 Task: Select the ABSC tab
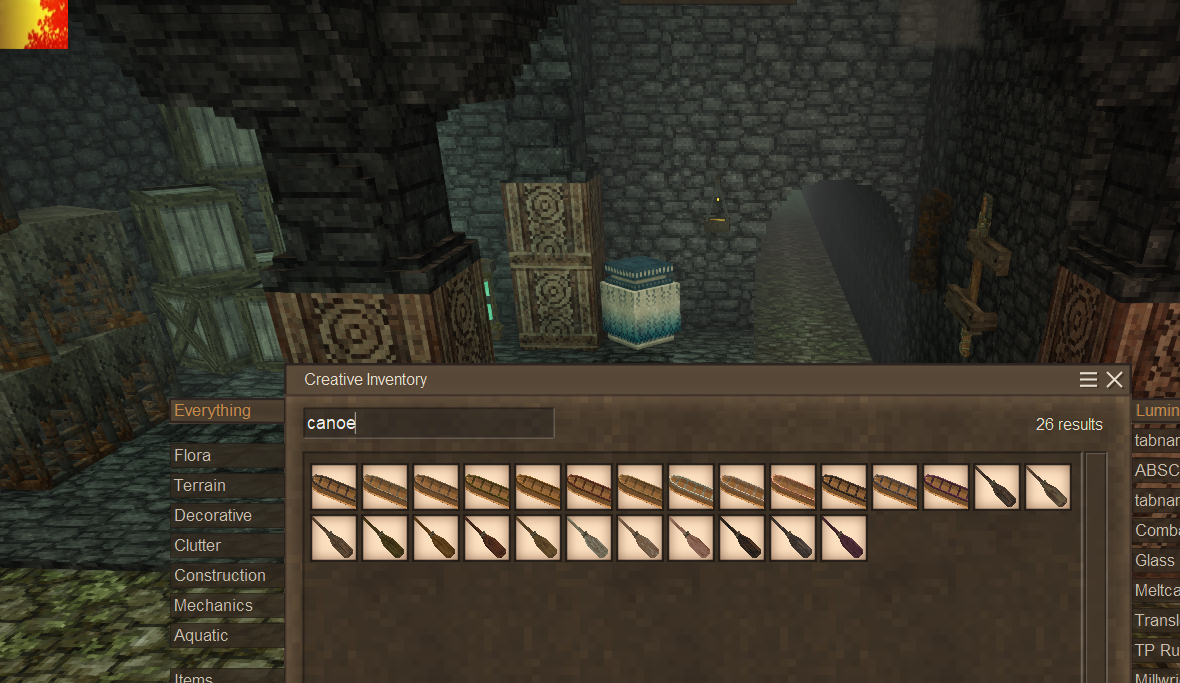coord(1157,470)
